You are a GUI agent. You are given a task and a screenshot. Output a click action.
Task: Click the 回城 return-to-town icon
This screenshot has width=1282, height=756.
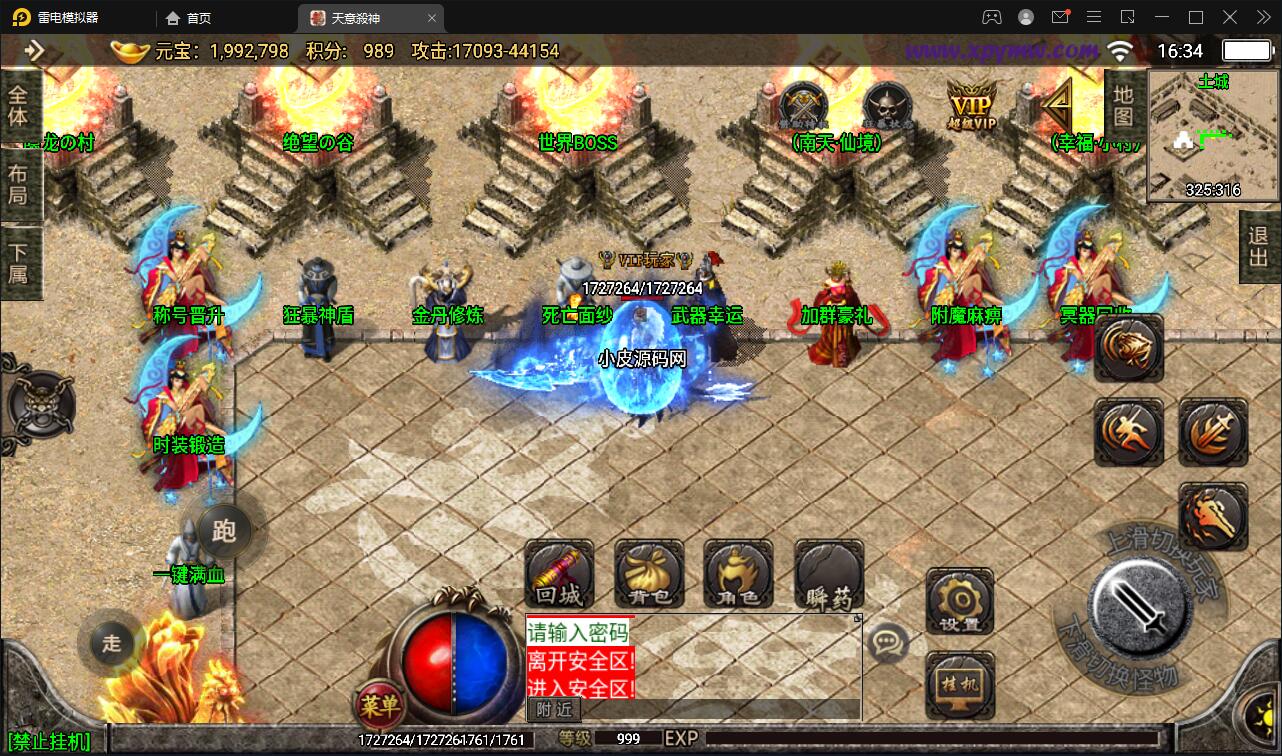coord(559,576)
